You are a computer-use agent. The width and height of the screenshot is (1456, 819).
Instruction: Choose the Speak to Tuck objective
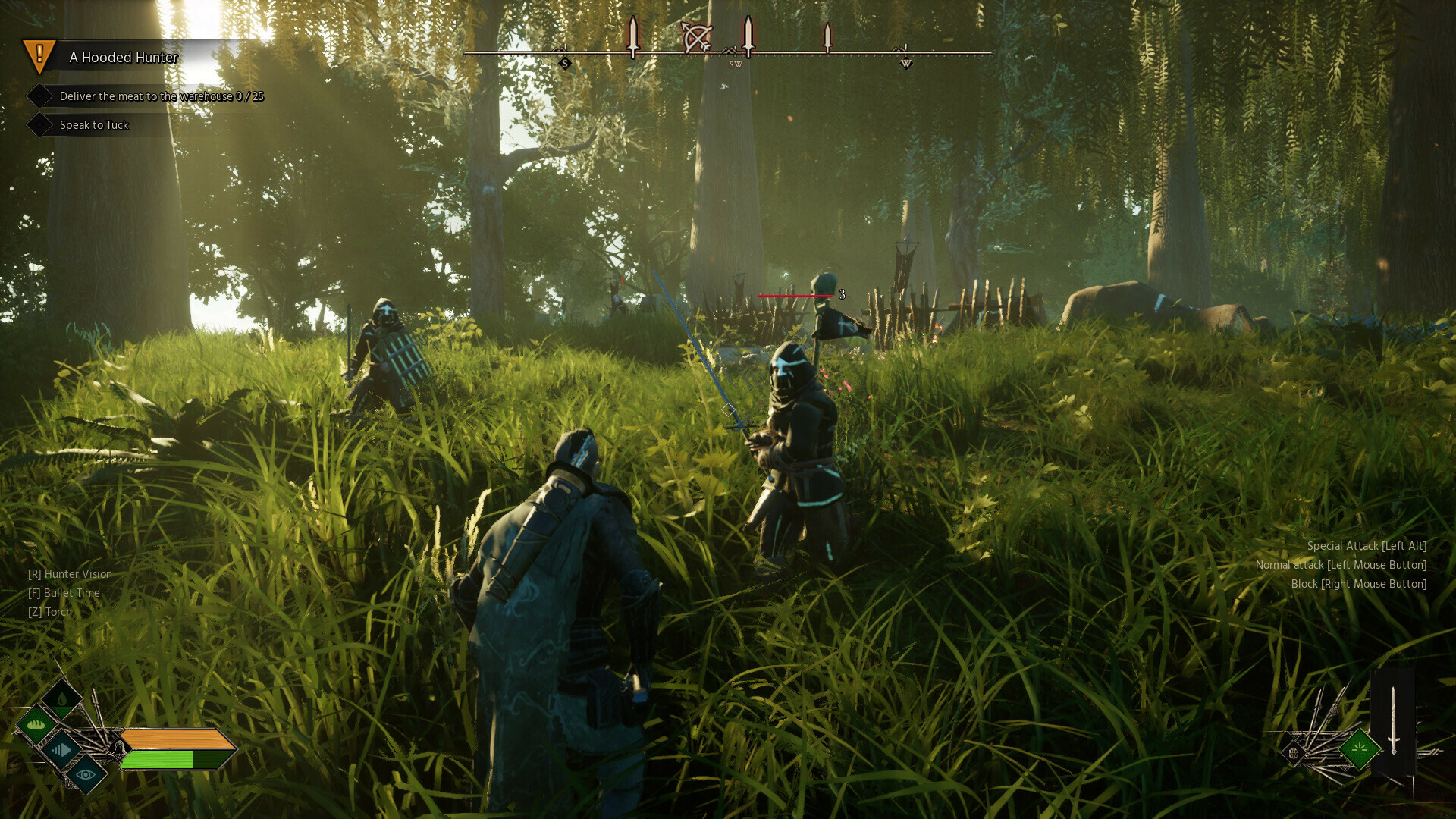(94, 125)
